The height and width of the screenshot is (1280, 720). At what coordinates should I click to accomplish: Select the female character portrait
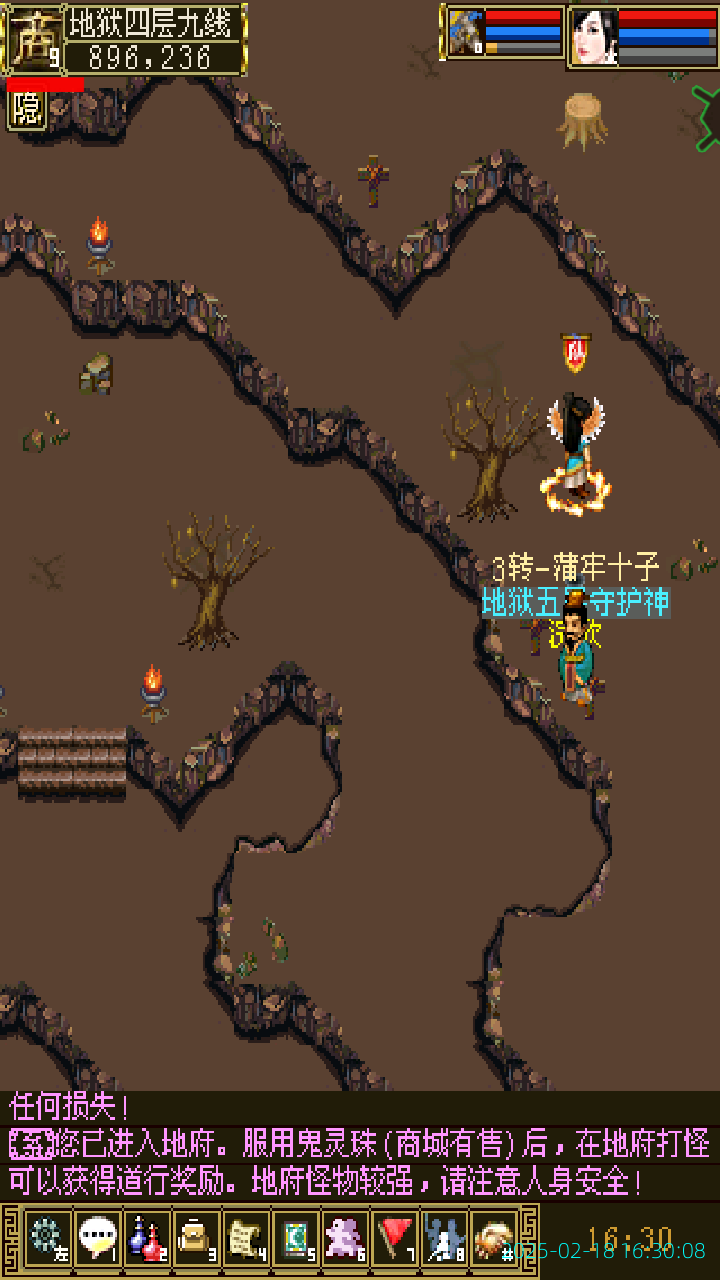pyautogui.click(x=593, y=38)
